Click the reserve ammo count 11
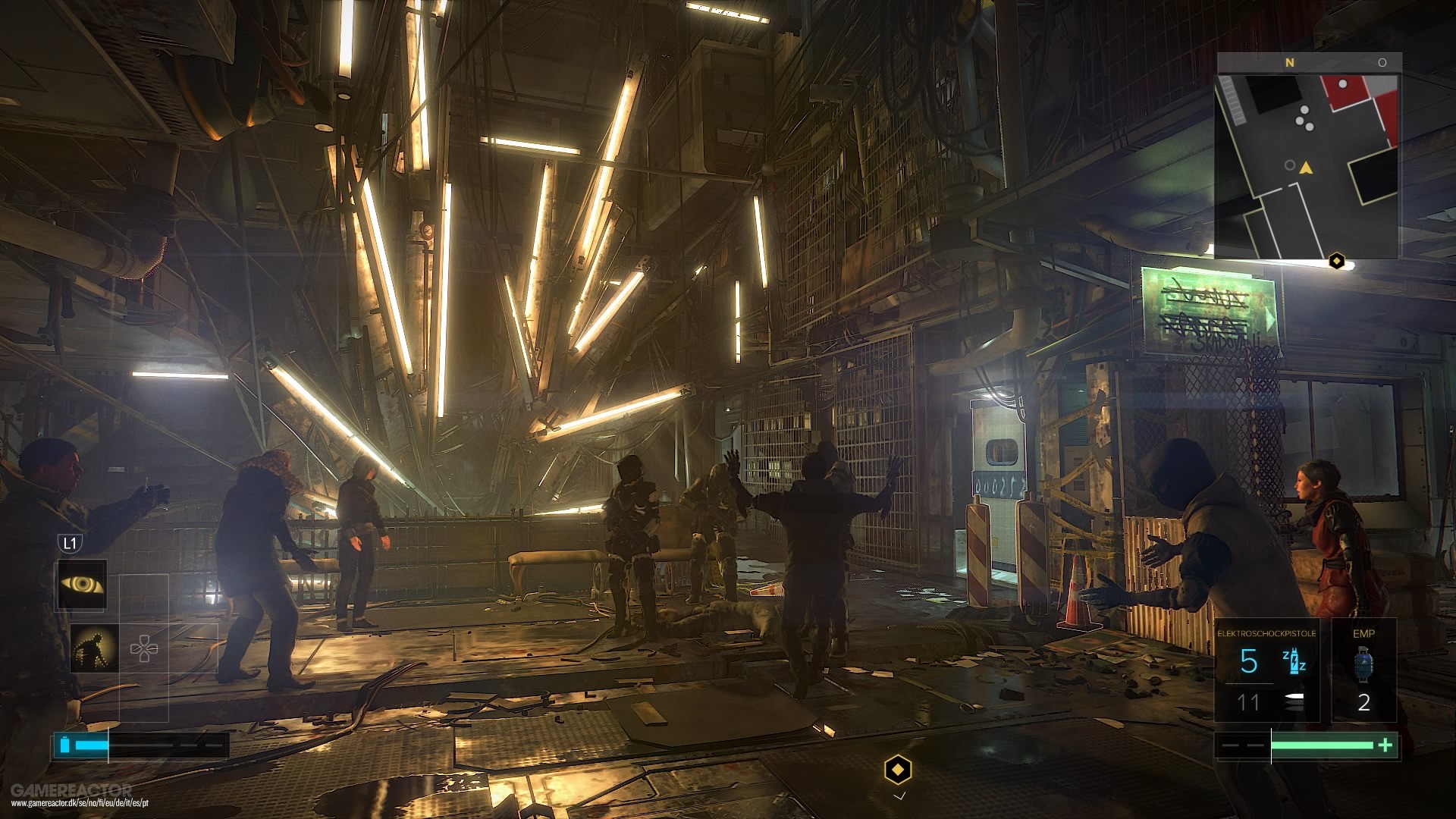 pyautogui.click(x=1247, y=701)
